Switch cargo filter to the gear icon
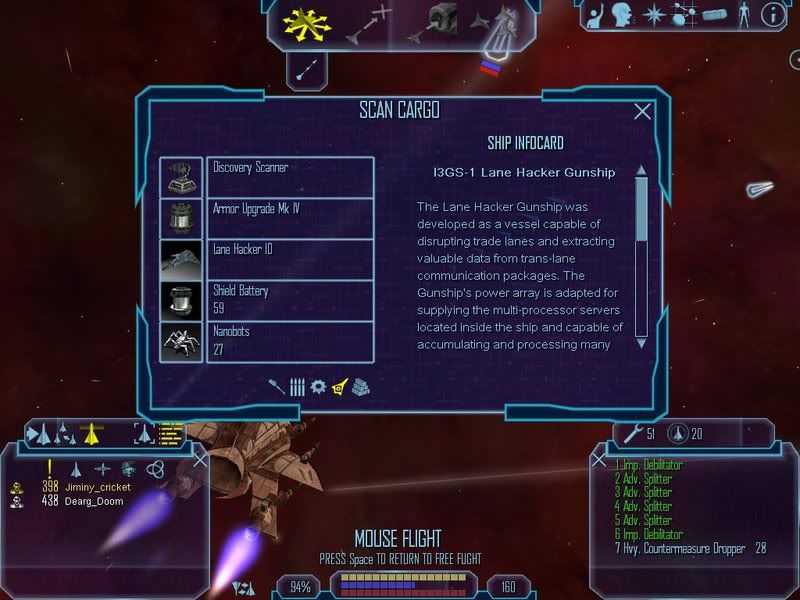This screenshot has height=600, width=800. [x=318, y=386]
